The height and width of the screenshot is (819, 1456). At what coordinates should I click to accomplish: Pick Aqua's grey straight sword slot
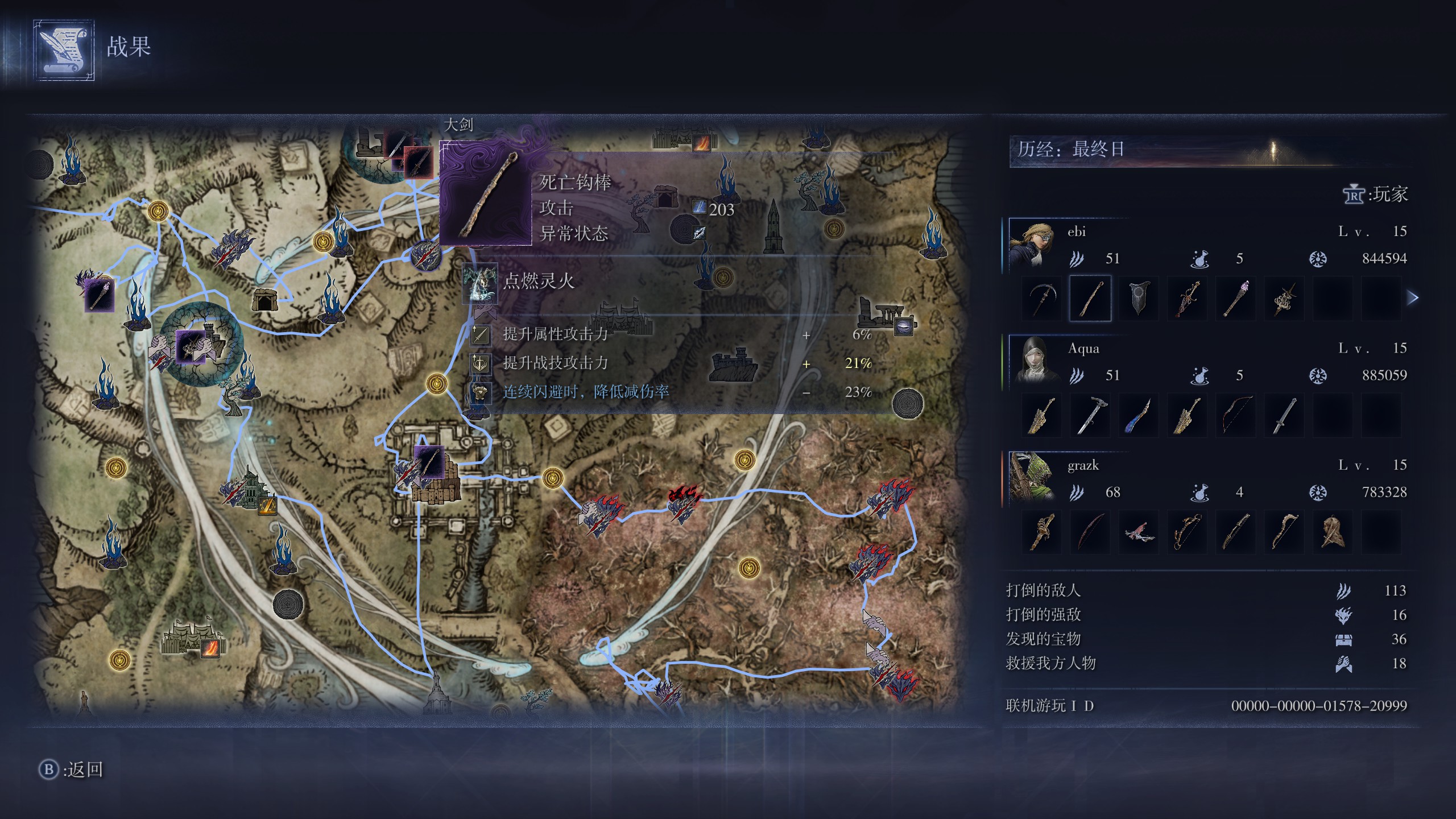tap(1284, 416)
